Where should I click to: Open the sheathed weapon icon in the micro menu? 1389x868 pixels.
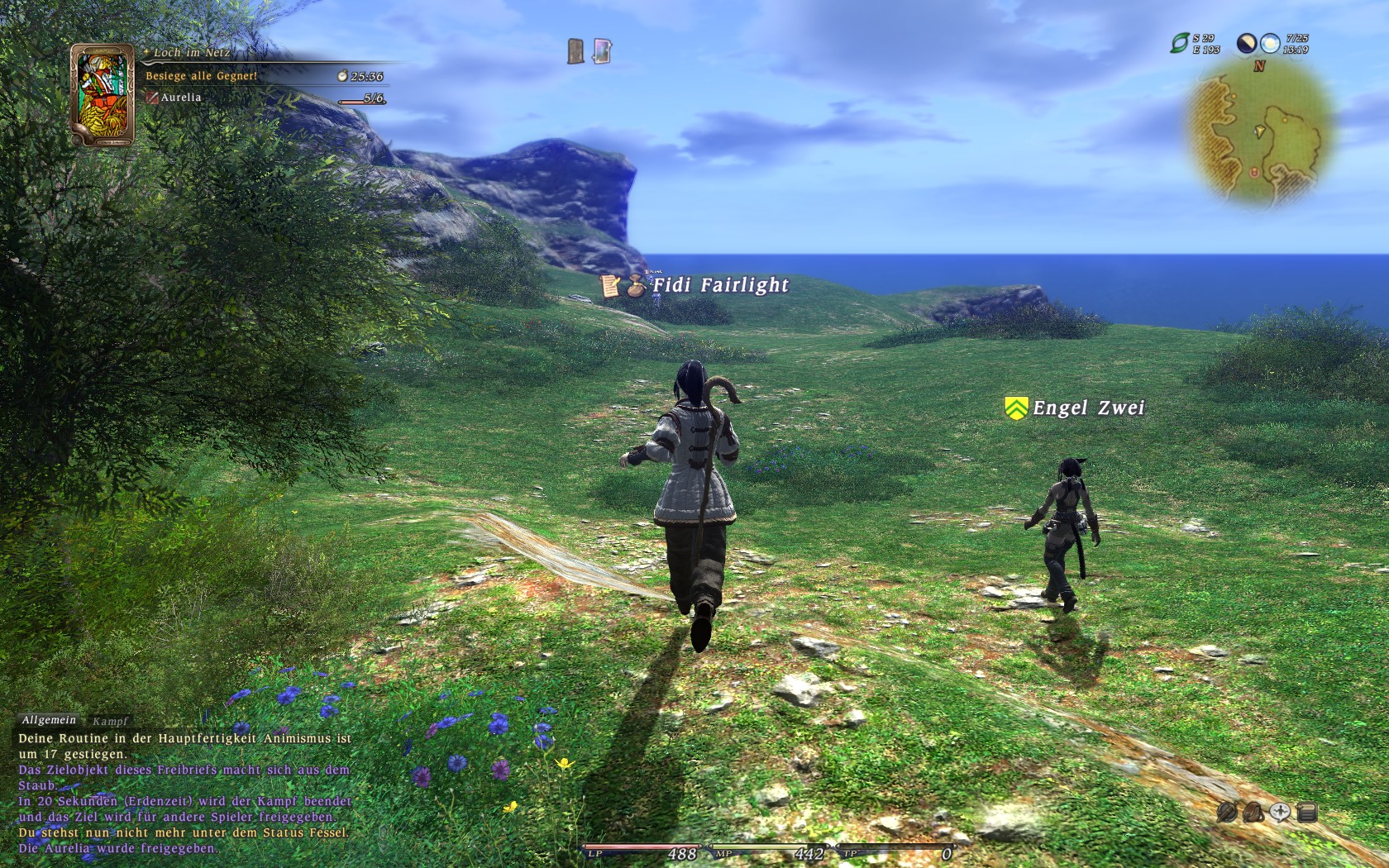[x=1227, y=812]
